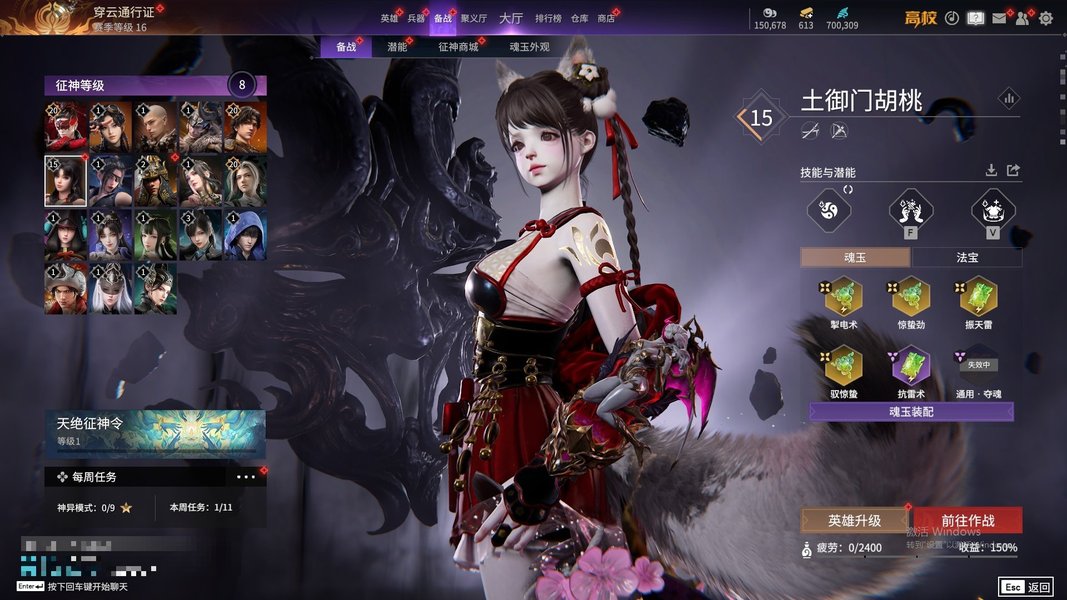Click the 英雄升级 hero upgrade button

coord(854,520)
